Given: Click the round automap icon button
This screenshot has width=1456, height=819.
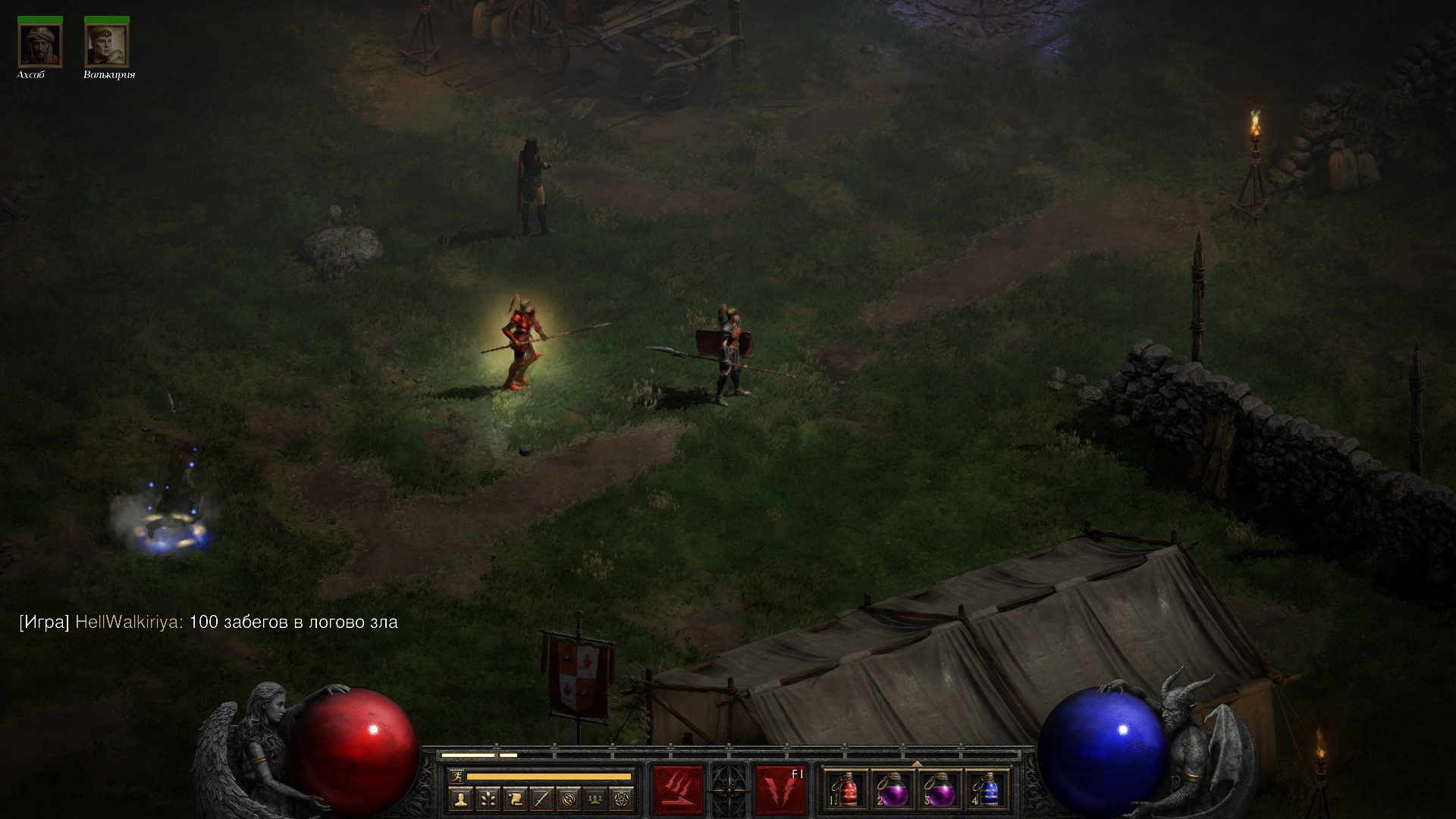Looking at the screenshot, I should coord(569,798).
